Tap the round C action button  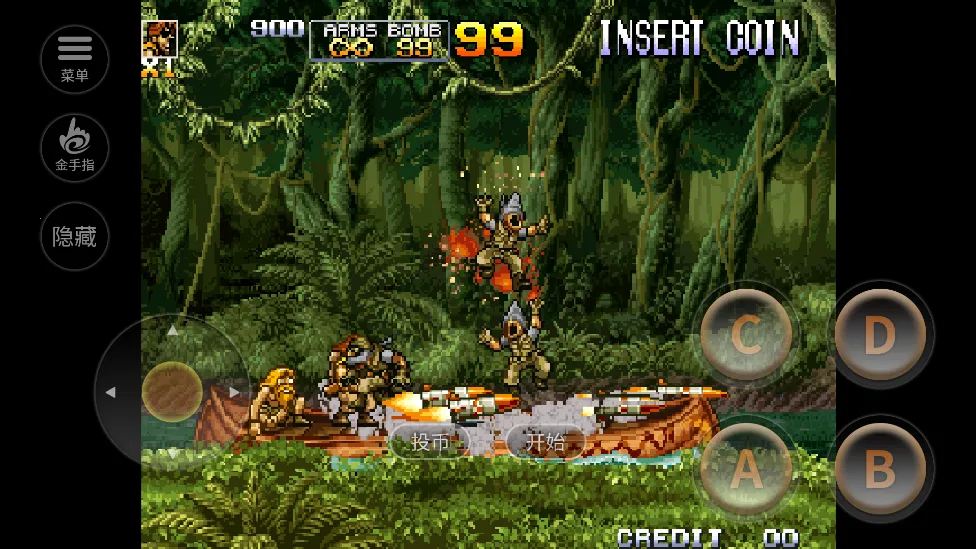pos(746,336)
